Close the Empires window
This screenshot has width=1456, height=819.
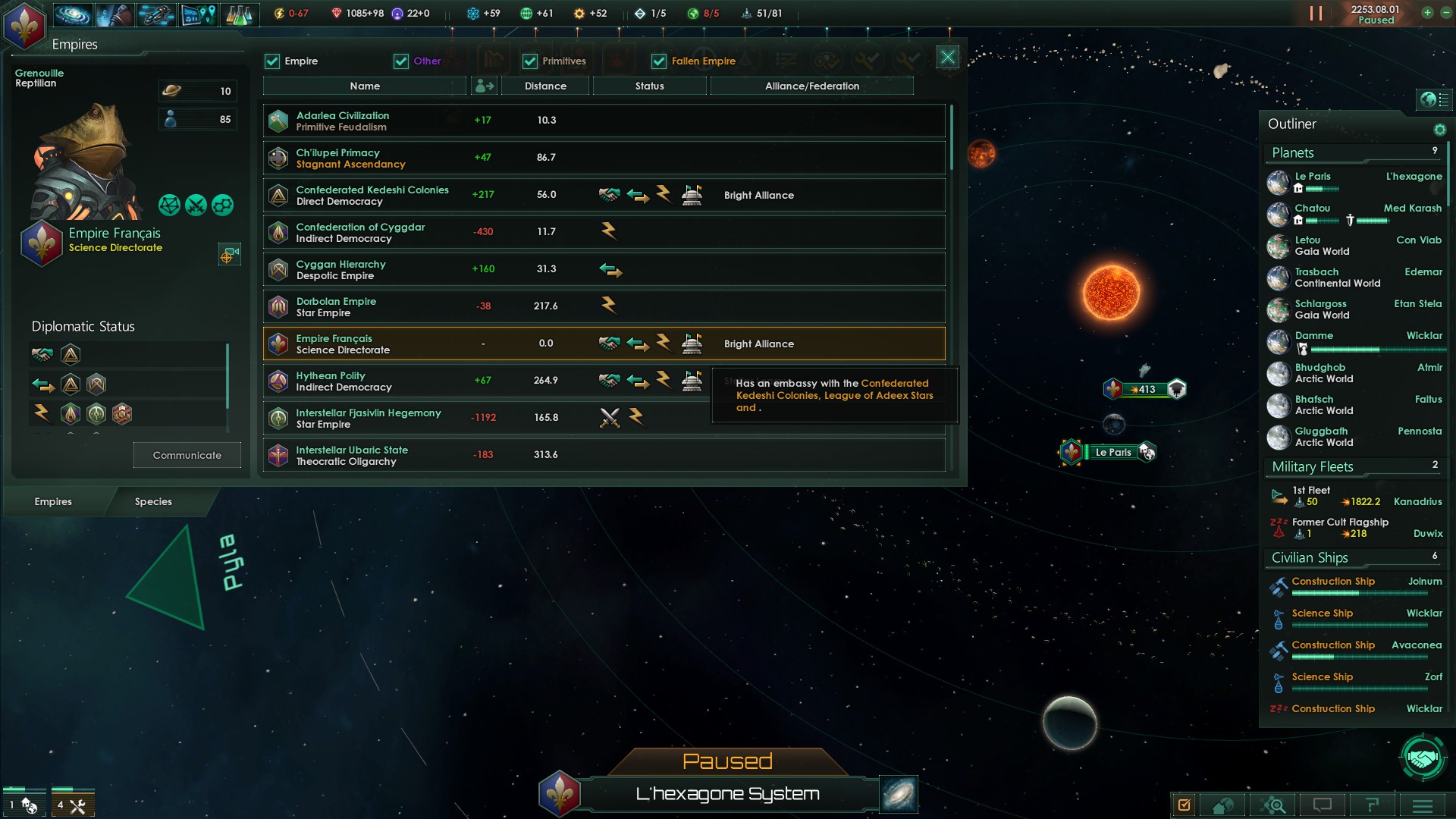(947, 58)
